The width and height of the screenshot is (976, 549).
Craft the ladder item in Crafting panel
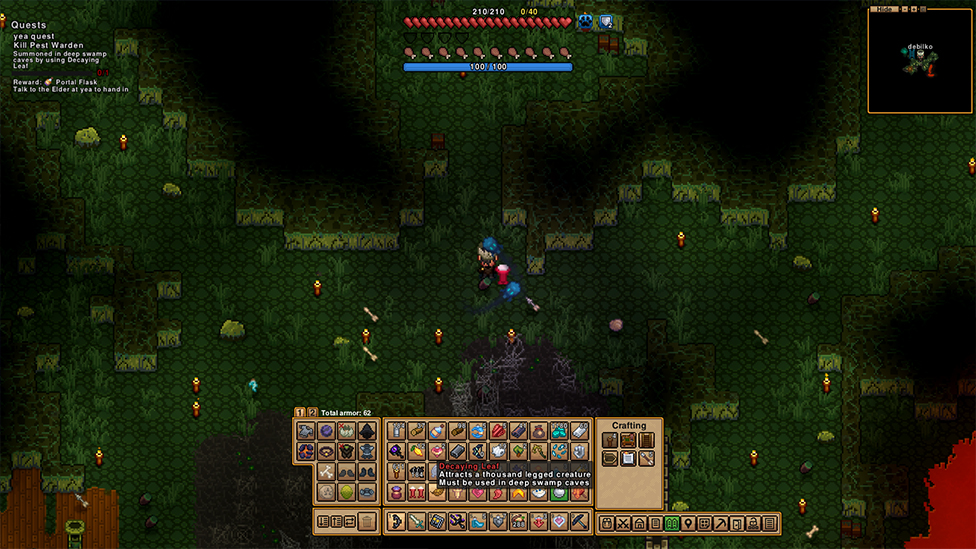click(646, 440)
